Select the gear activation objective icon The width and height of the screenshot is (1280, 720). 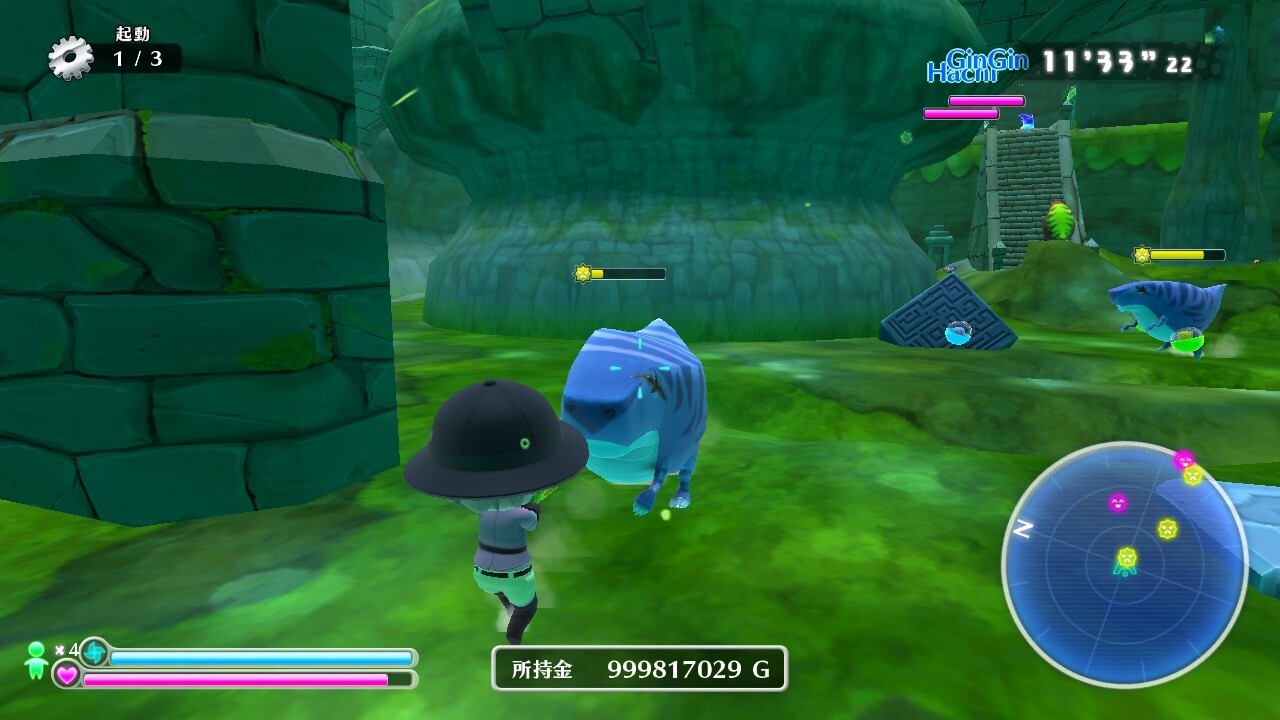point(71,58)
